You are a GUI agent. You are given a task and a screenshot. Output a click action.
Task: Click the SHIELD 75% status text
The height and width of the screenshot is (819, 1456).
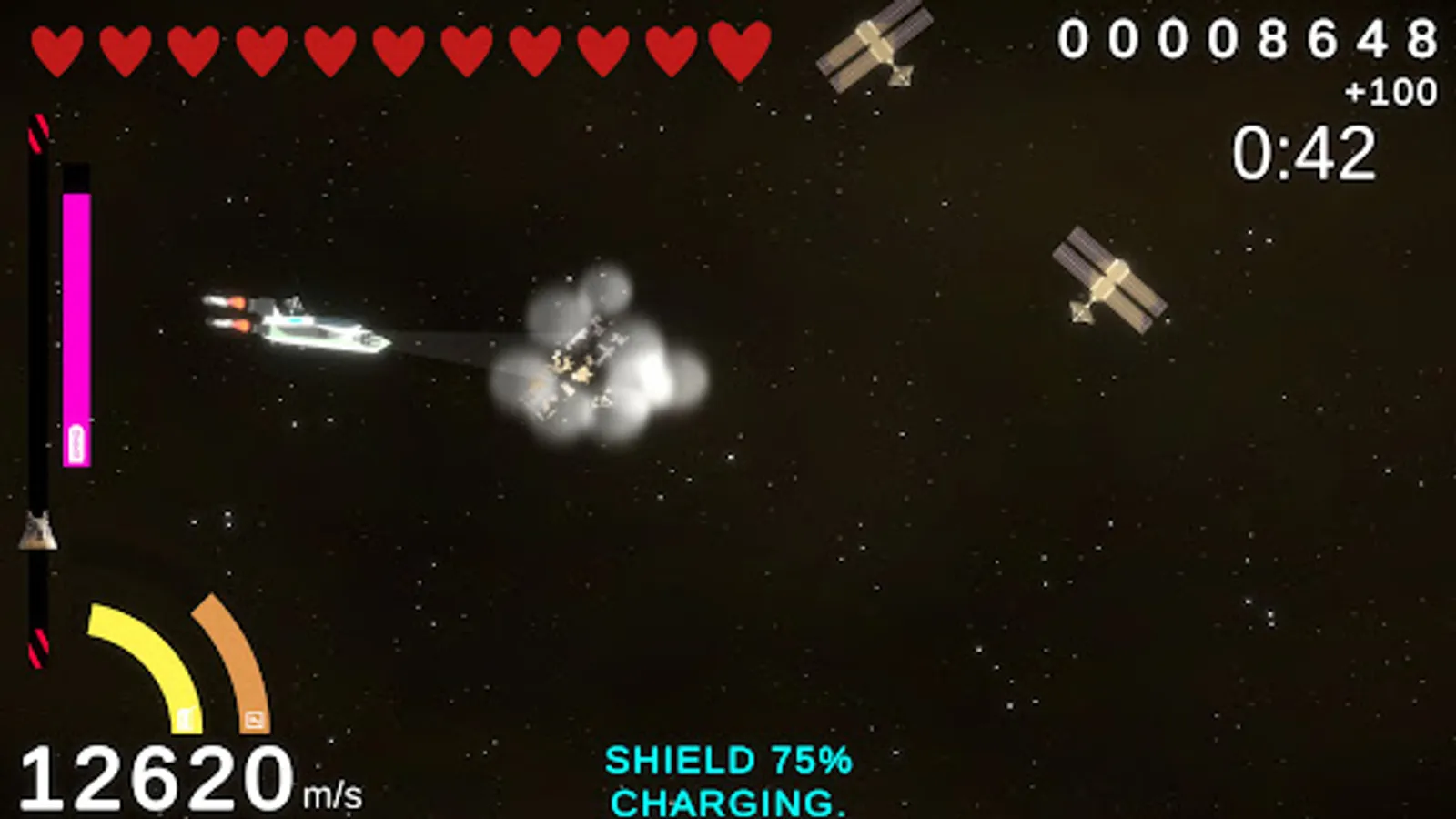(x=730, y=761)
